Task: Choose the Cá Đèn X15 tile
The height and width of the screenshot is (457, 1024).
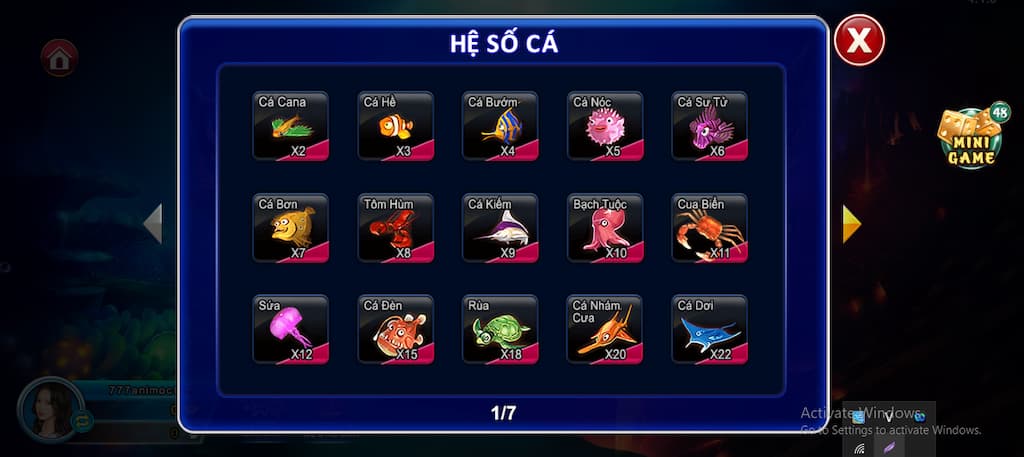Action: [x=396, y=329]
